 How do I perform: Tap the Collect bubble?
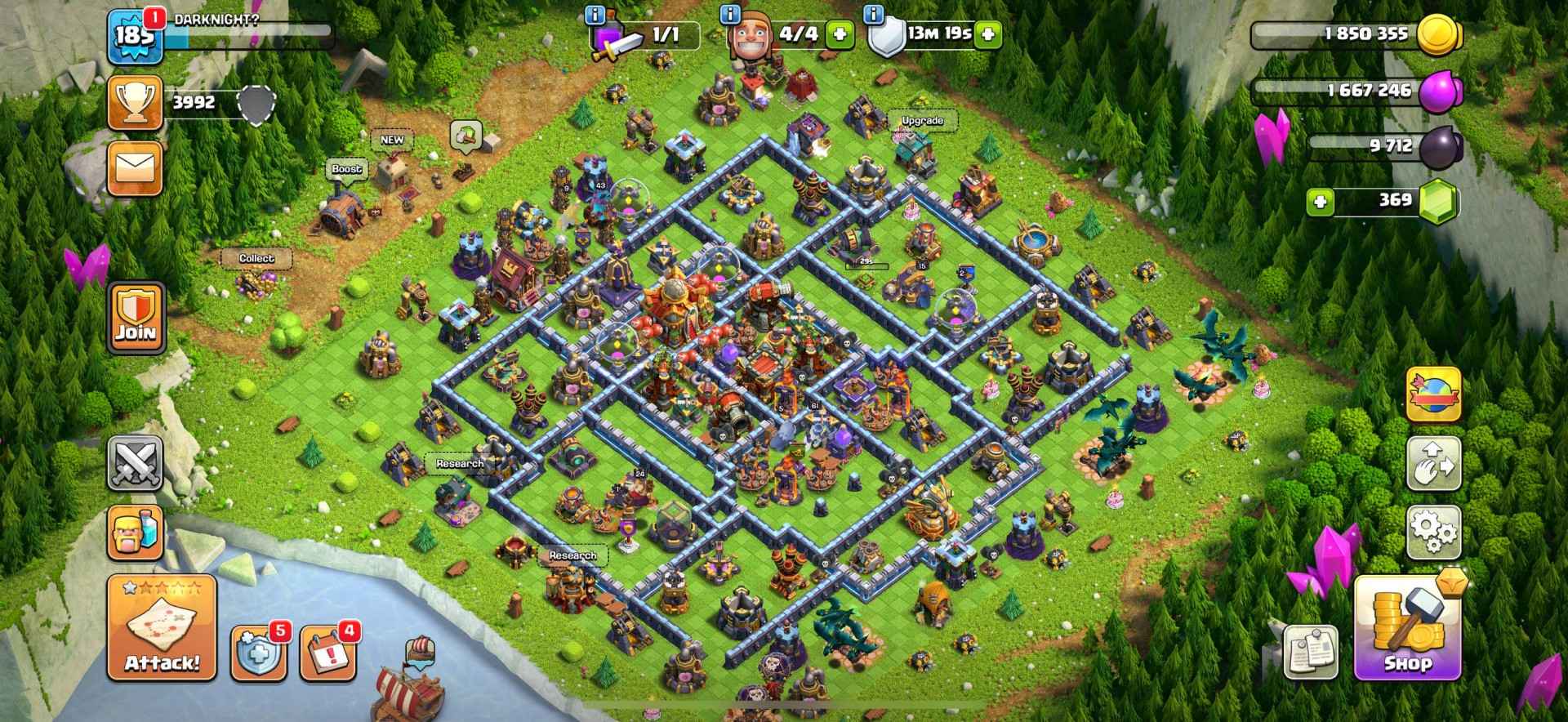click(256, 258)
